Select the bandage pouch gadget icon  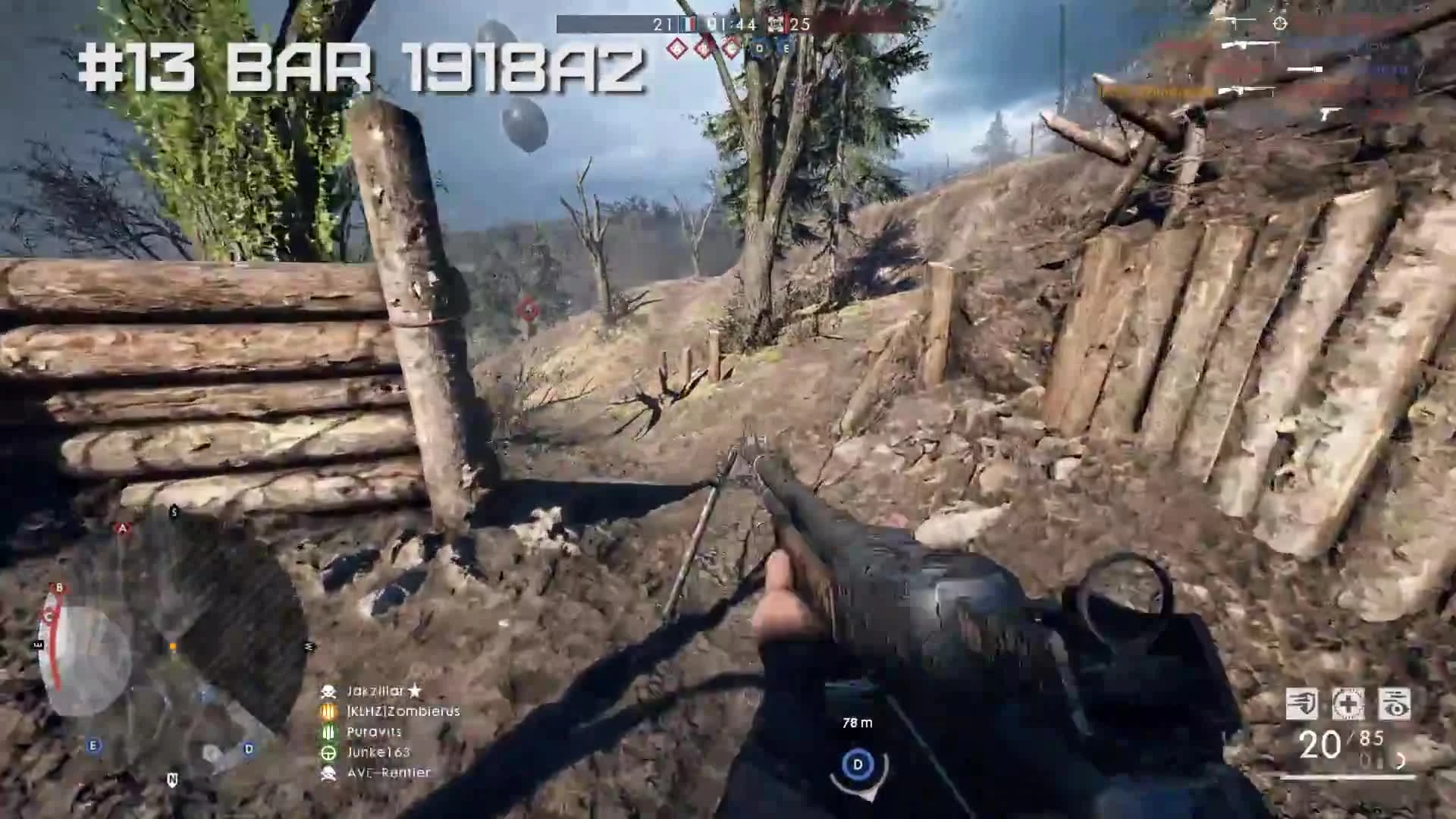[1348, 704]
